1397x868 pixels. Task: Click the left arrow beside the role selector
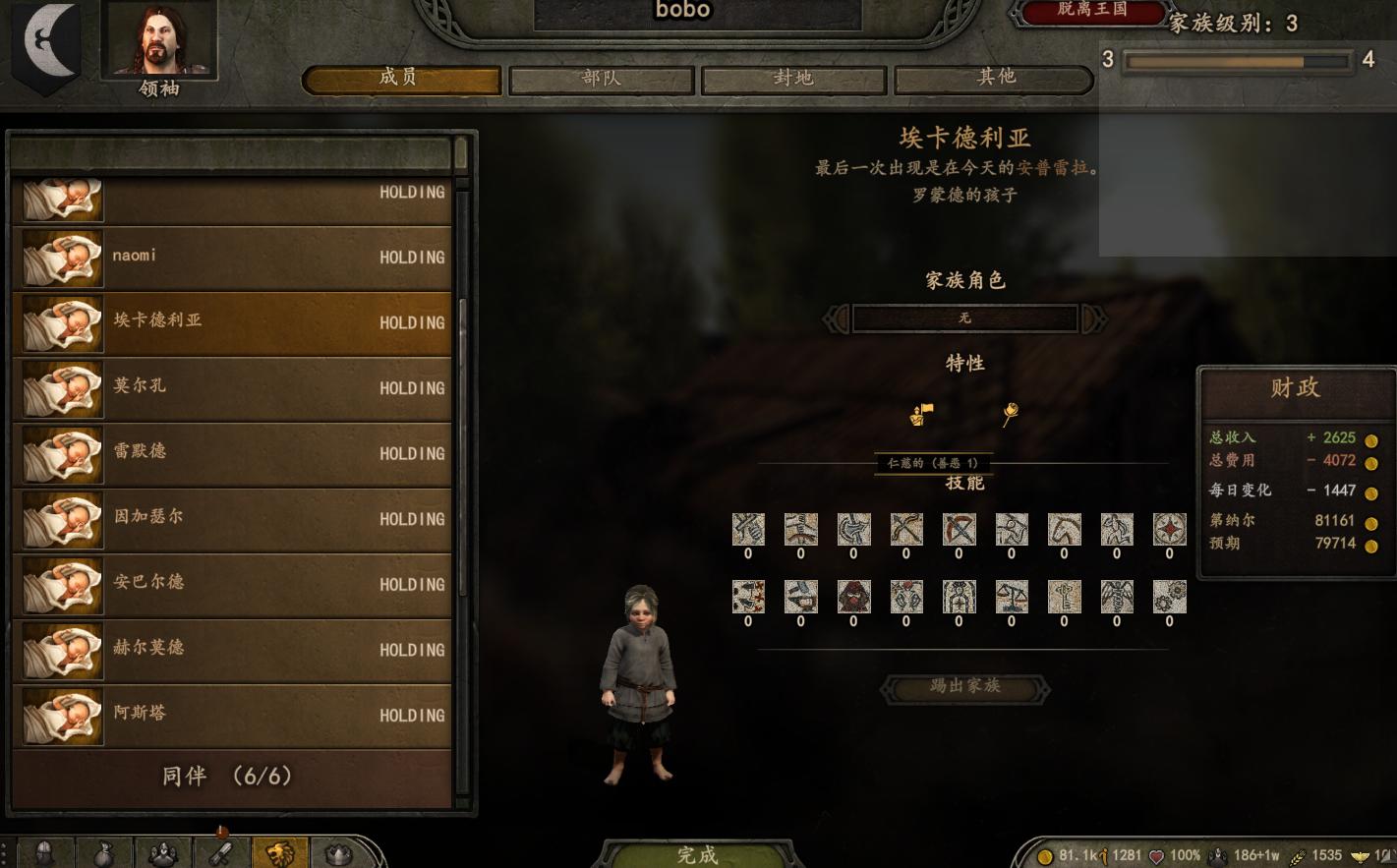tap(837, 318)
